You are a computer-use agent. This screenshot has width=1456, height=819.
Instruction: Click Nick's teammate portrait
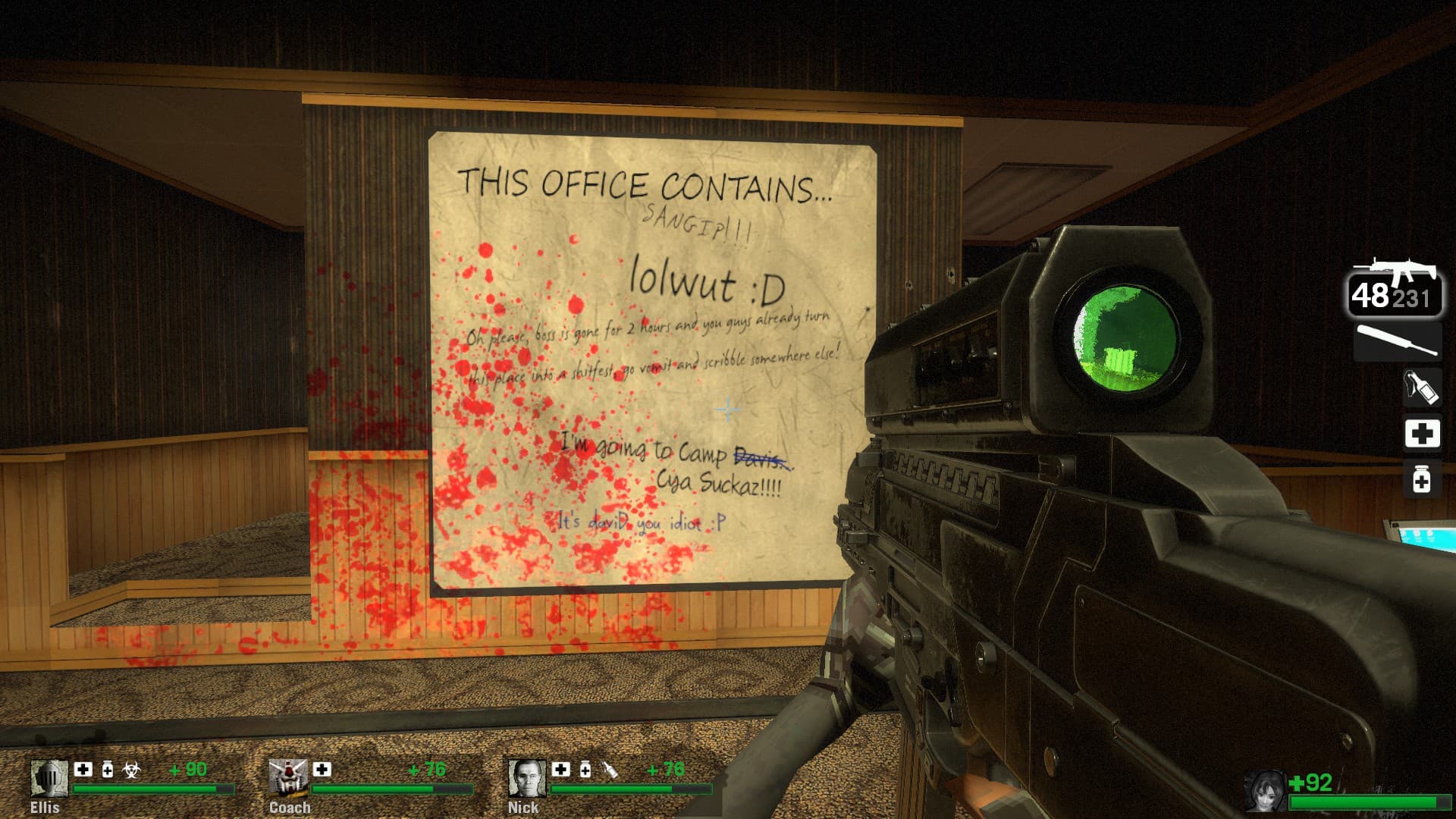(x=526, y=779)
